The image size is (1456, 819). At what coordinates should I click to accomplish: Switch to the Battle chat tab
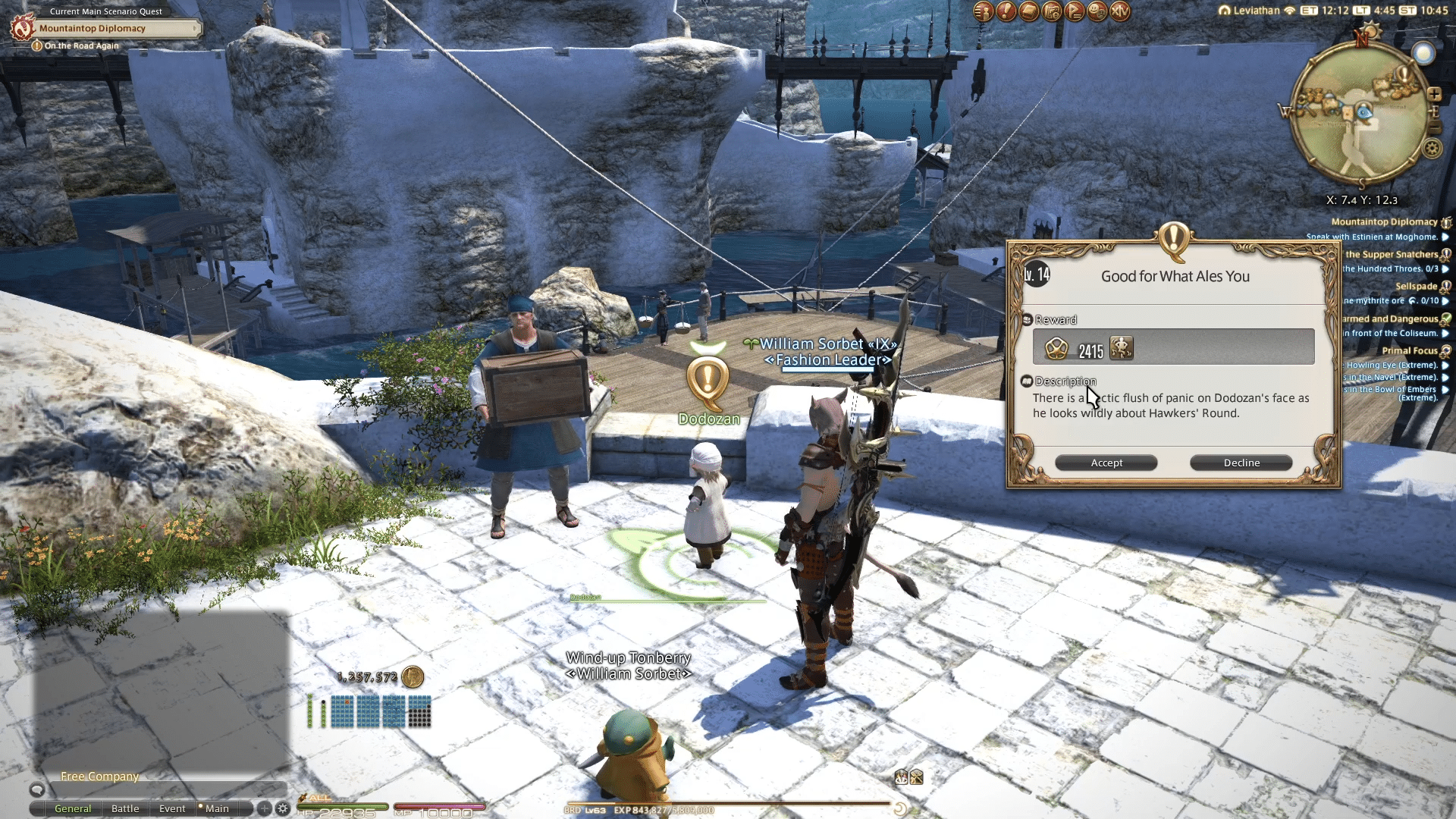[x=125, y=808]
